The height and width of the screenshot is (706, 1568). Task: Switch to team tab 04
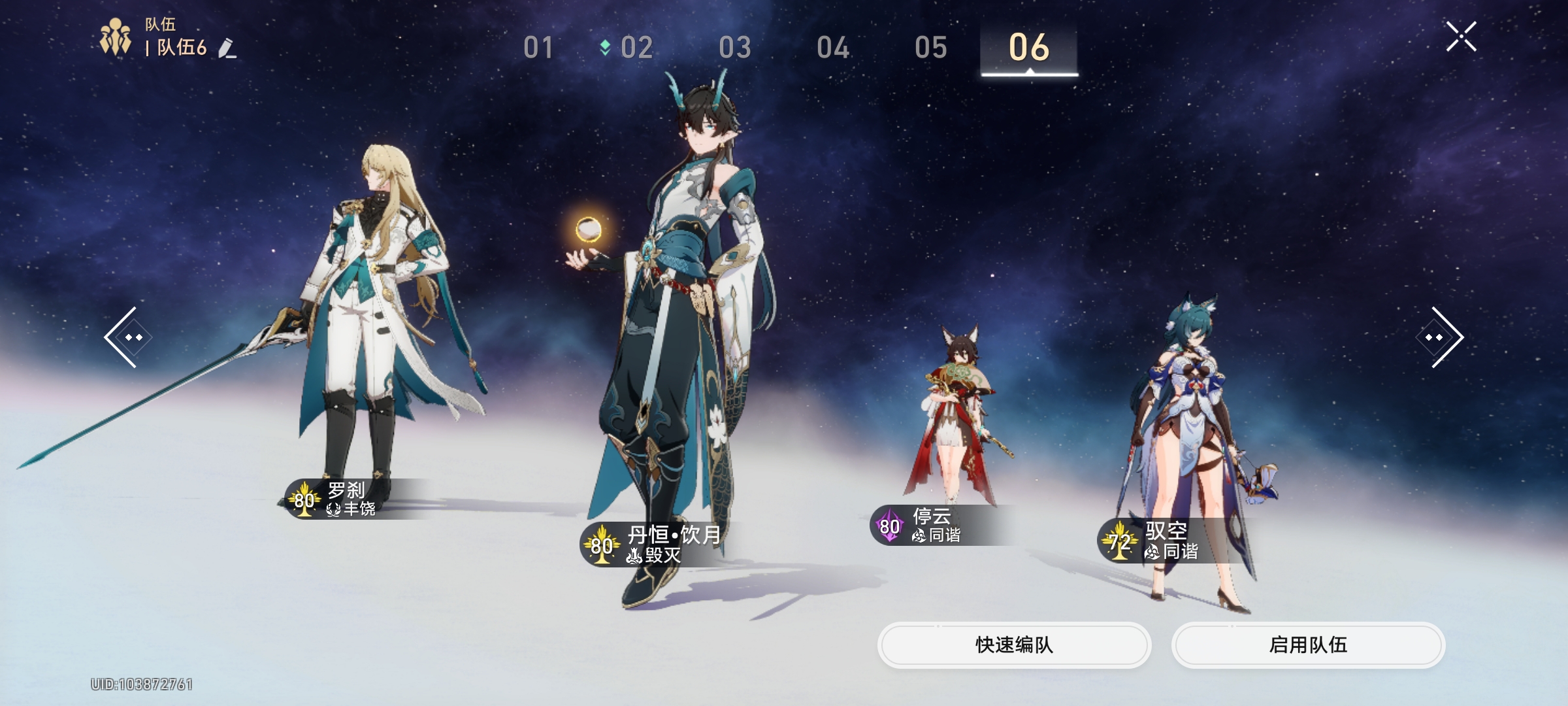point(833,48)
